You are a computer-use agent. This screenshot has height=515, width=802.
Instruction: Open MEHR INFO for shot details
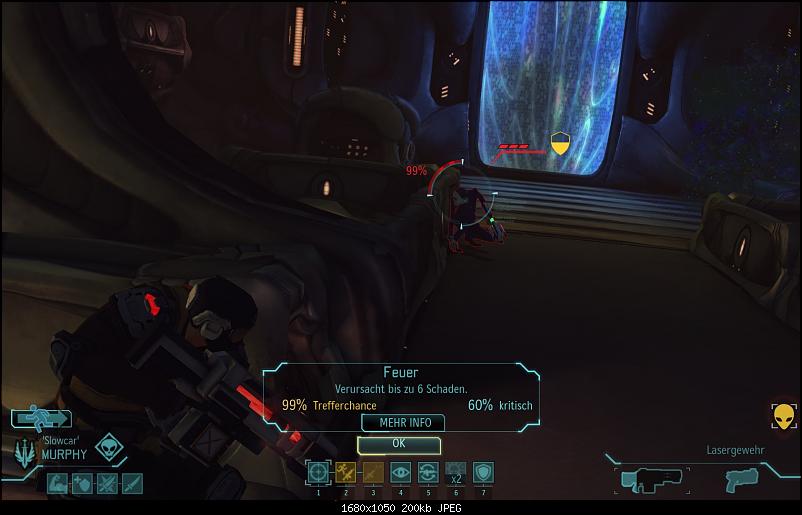click(403, 423)
